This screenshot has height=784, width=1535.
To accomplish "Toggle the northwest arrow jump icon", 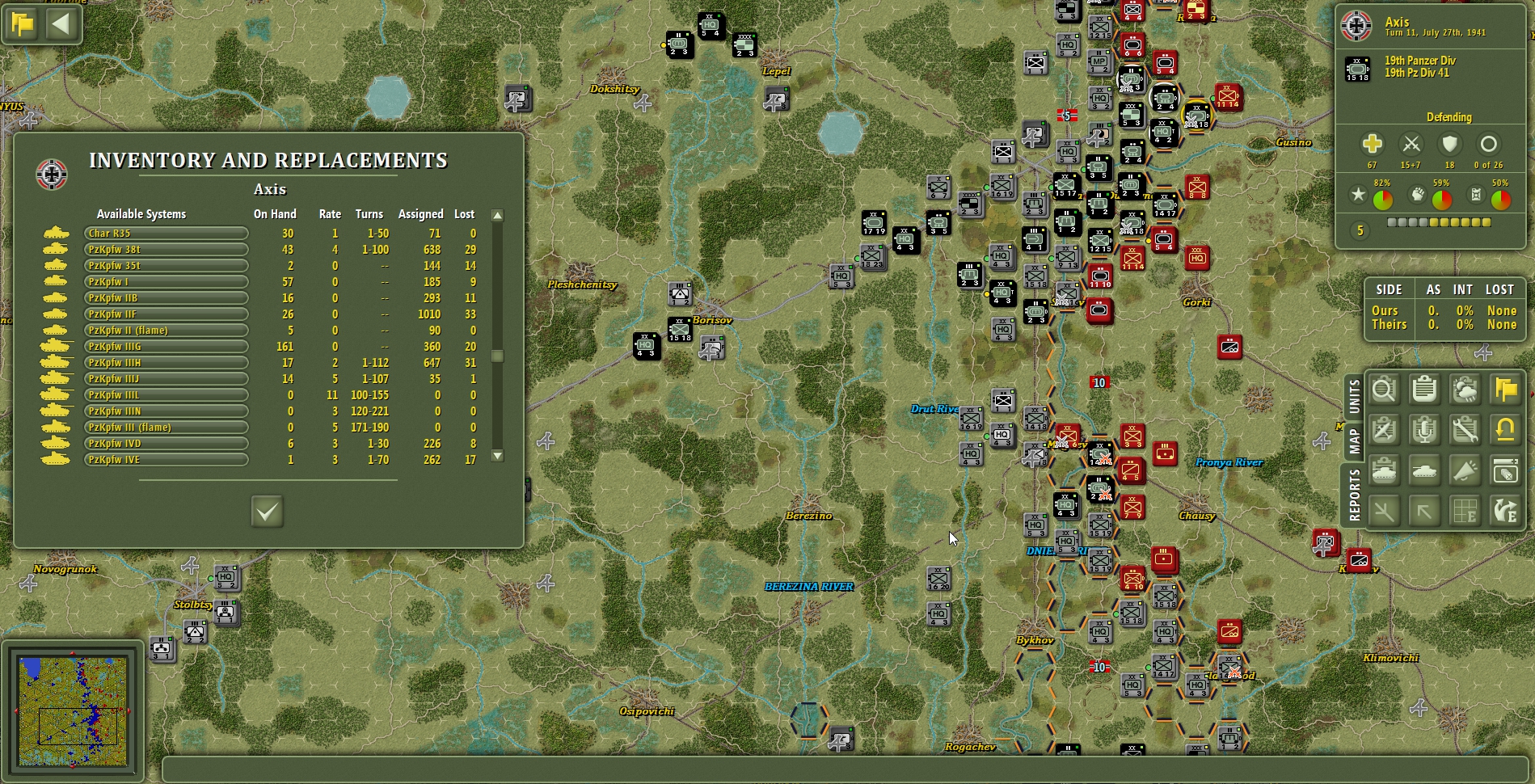I will 1425,511.
